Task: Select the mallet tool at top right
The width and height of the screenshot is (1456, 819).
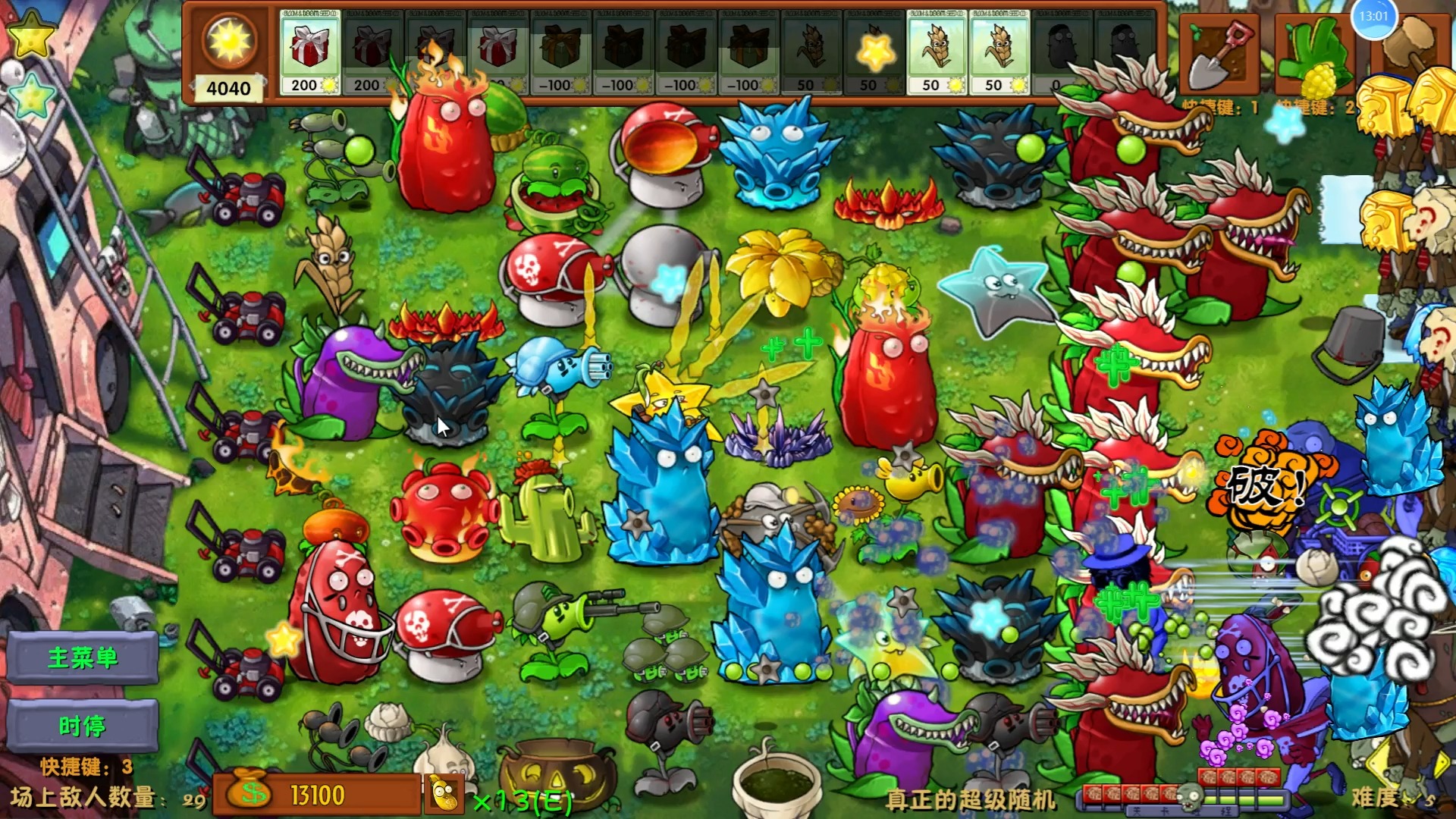Action: pyautogui.click(x=1408, y=45)
